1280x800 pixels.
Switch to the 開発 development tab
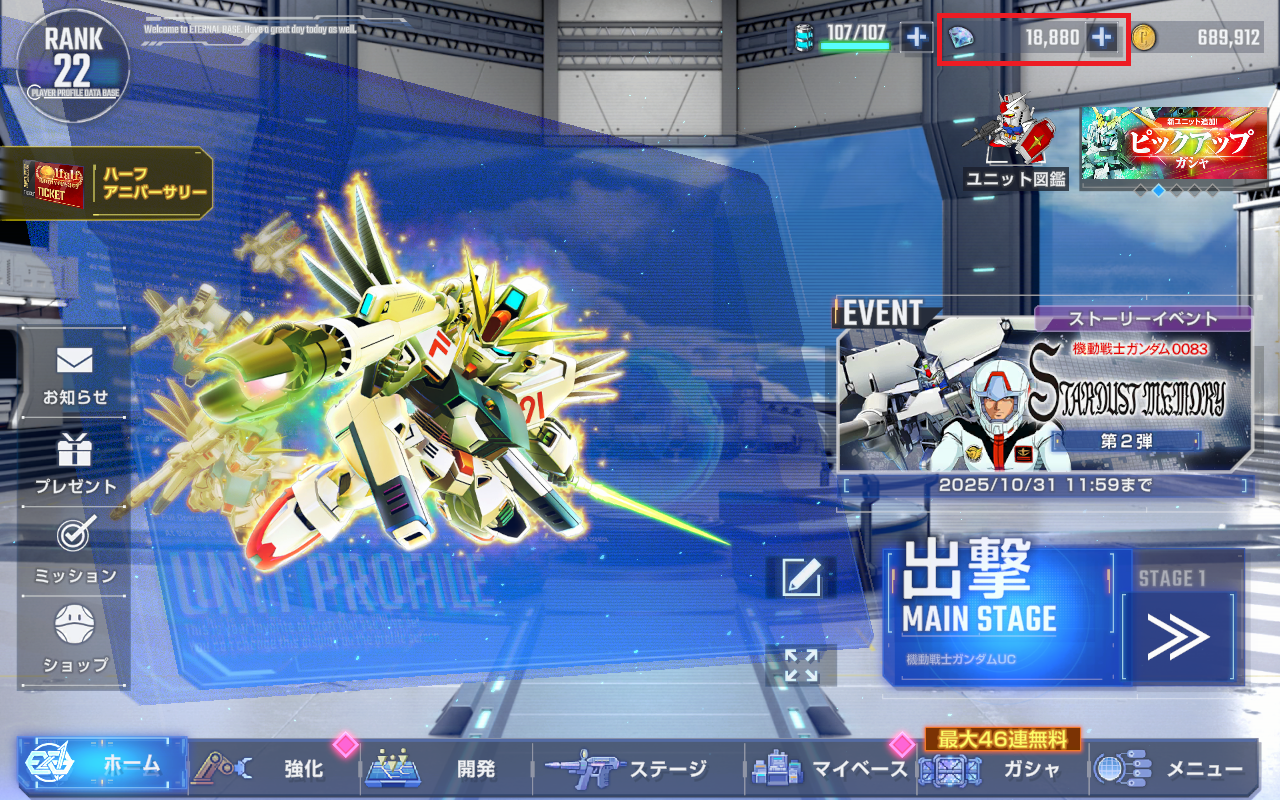pyautogui.click(x=446, y=768)
